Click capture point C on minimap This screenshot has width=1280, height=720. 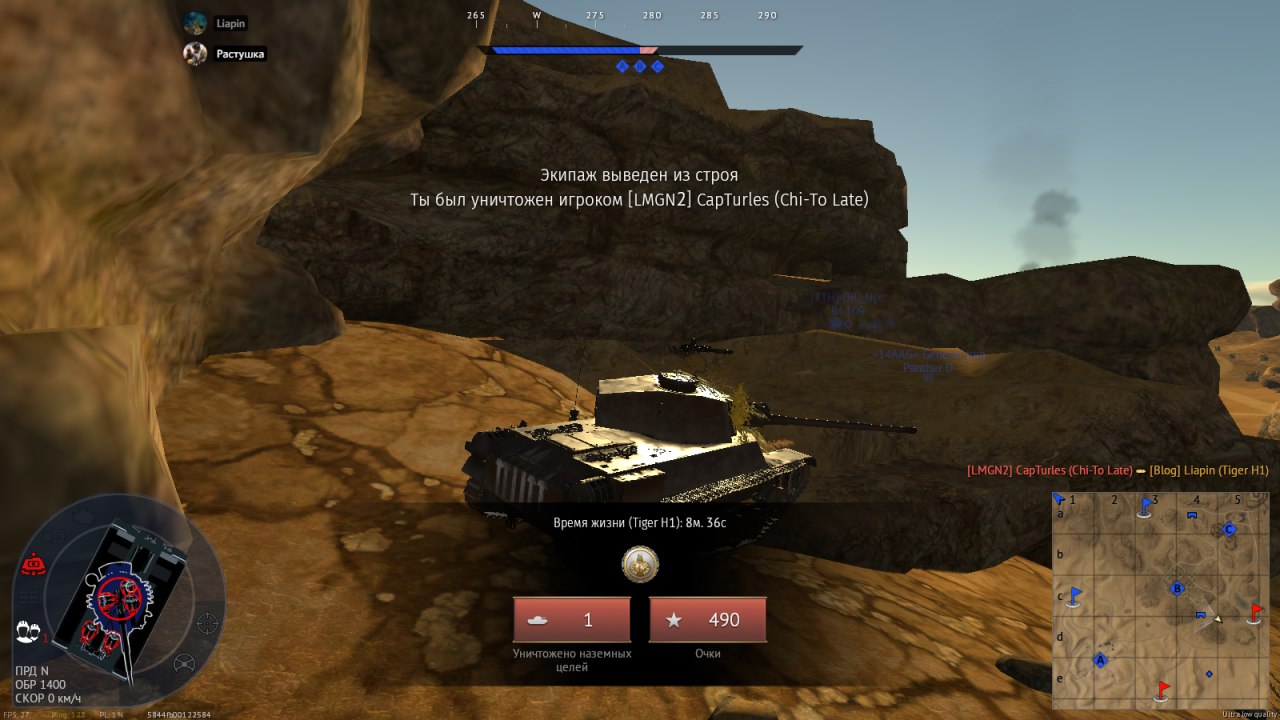(x=1230, y=529)
